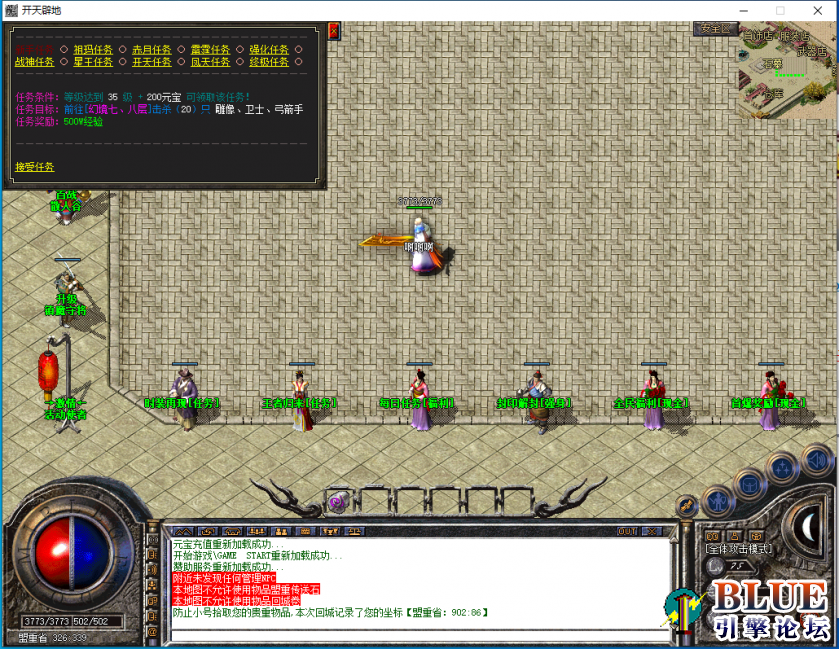Open the character status round button

click(x=717, y=499)
